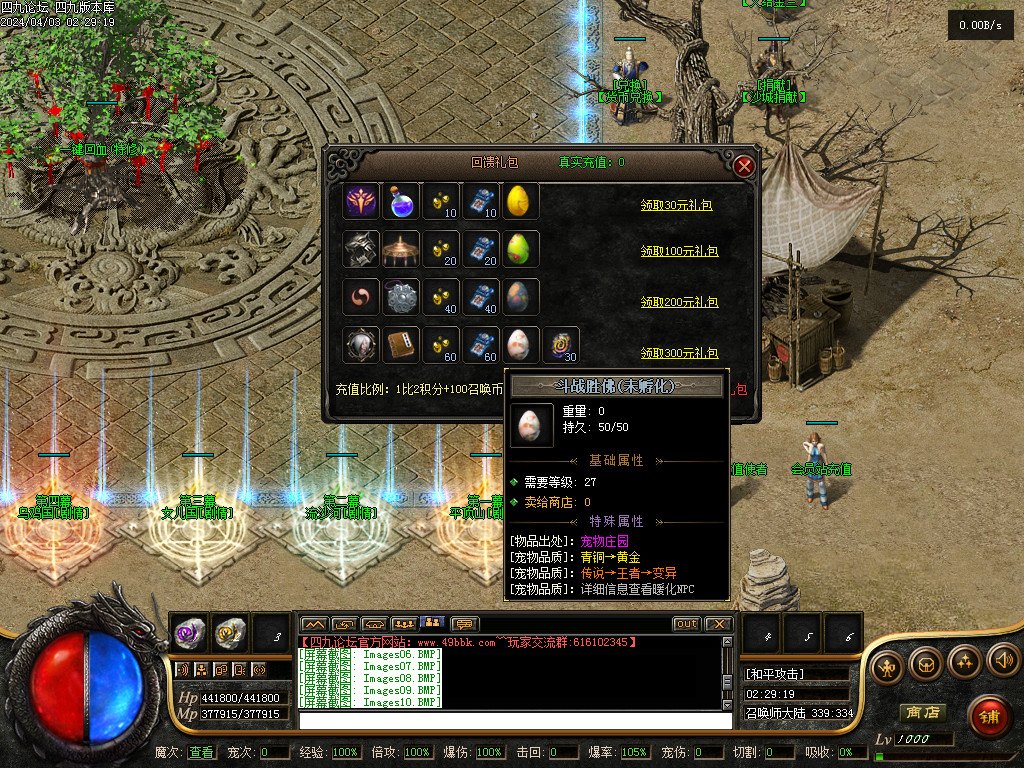Close the chat panel with X
The width and height of the screenshot is (1024, 768).
718,624
